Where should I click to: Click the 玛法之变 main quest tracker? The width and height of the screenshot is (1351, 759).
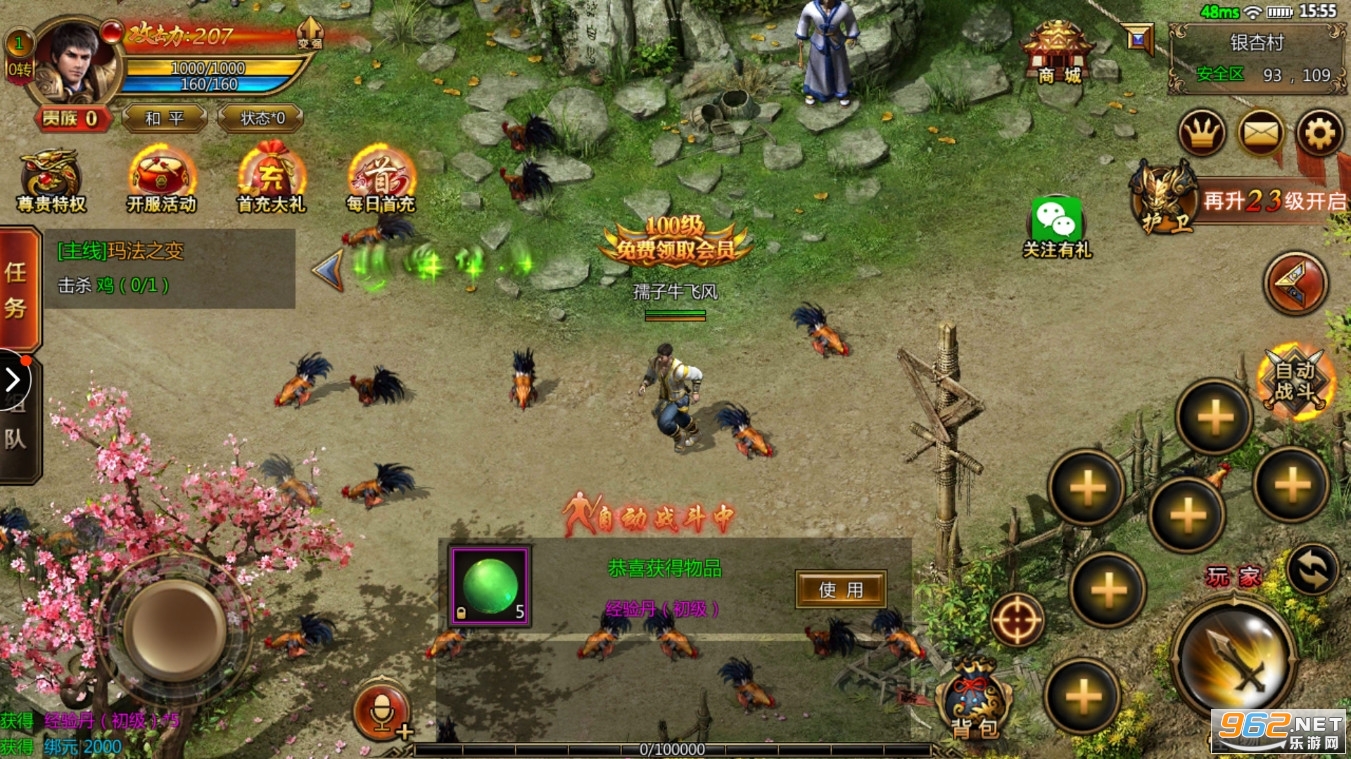(x=170, y=268)
